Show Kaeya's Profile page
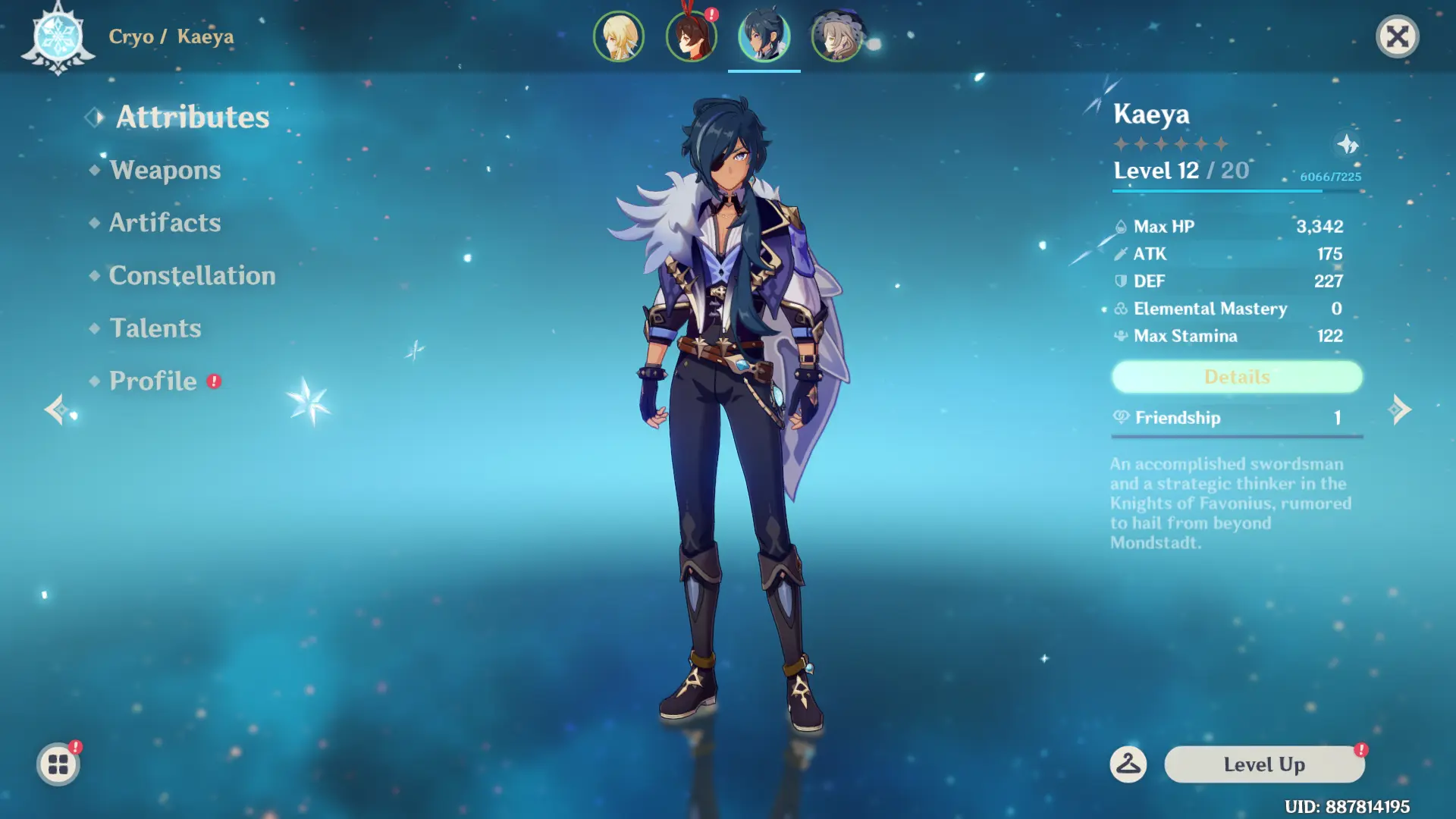Image resolution: width=1456 pixels, height=819 pixels. click(153, 381)
